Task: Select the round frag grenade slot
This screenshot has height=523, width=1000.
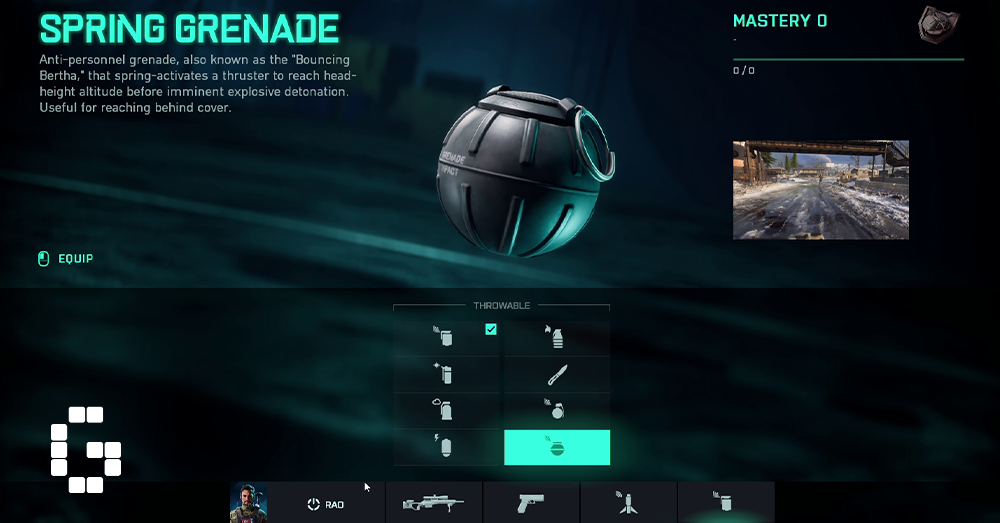Action: (557, 410)
